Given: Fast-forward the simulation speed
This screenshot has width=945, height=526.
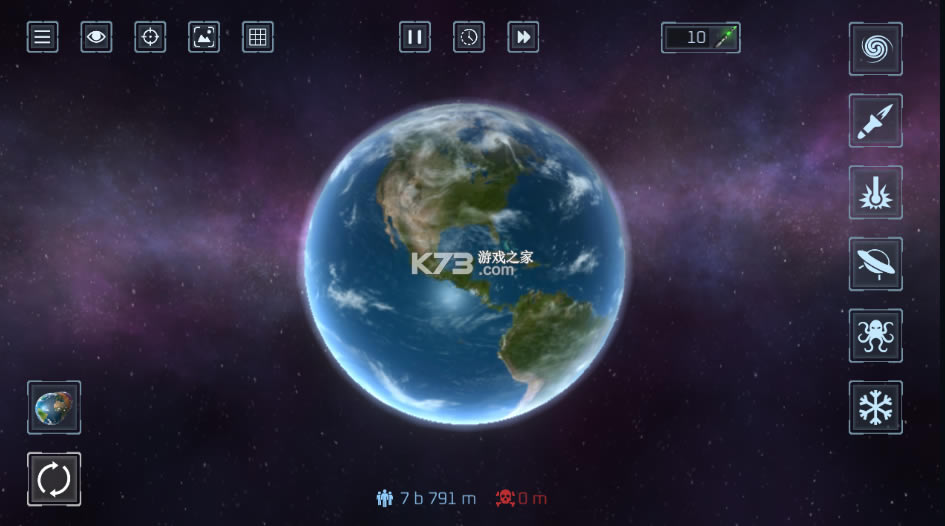Looking at the screenshot, I should [x=523, y=38].
